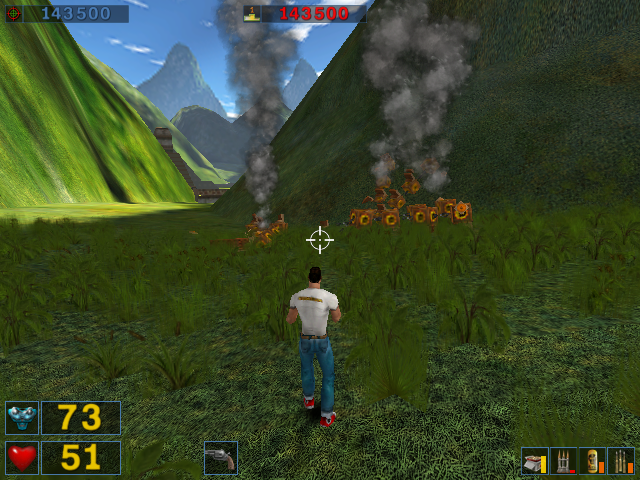The width and height of the screenshot is (640, 480).
Task: Click the blue armor vest icon
Action: tap(22, 418)
